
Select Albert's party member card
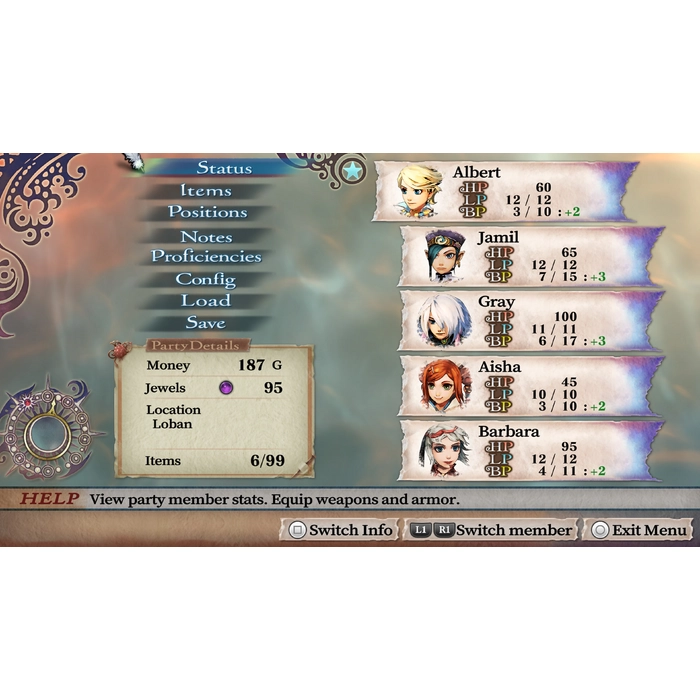click(505, 191)
